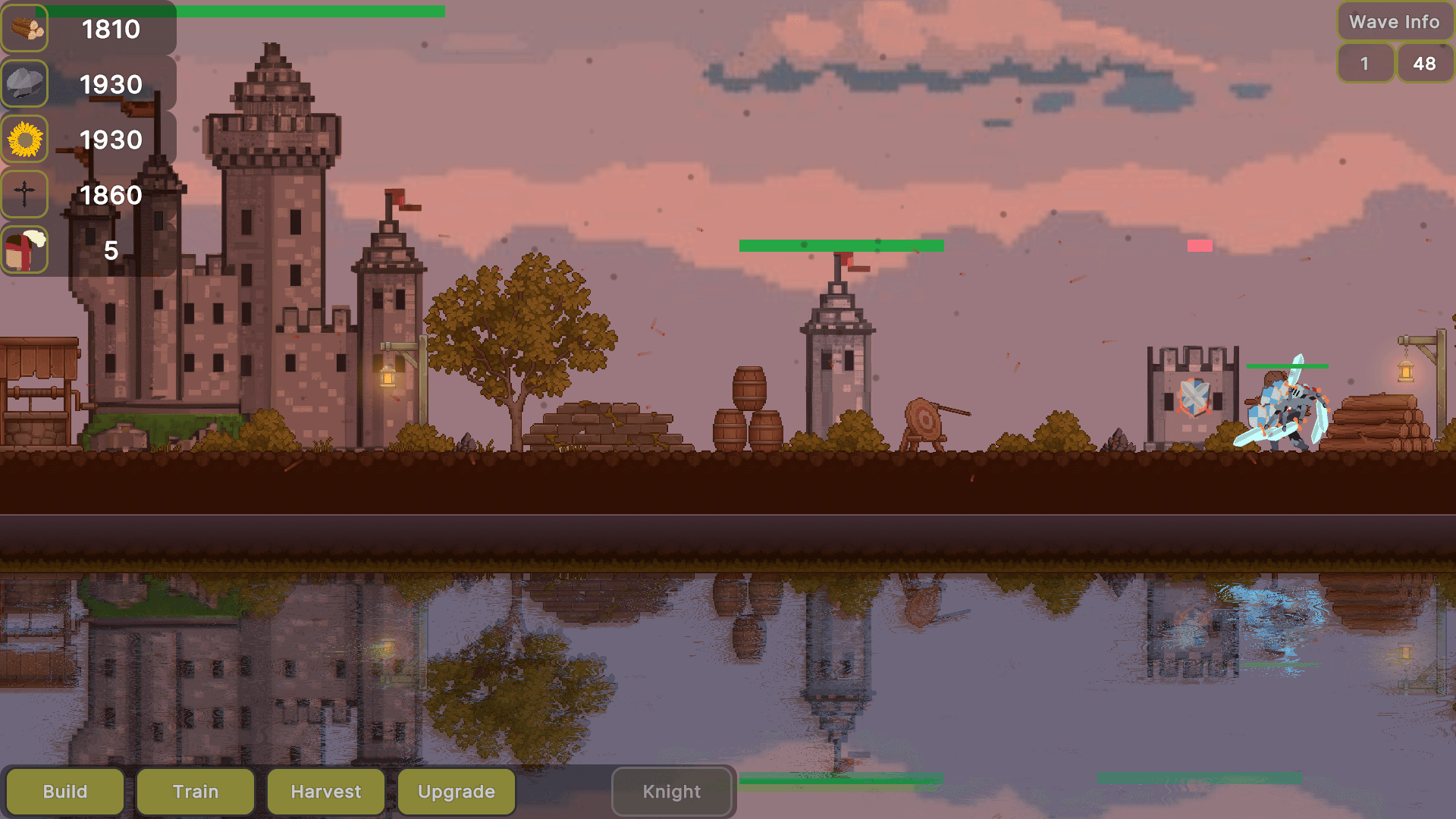Click the disabled Knight button
This screenshot has width=1456, height=819.
pos(672,791)
